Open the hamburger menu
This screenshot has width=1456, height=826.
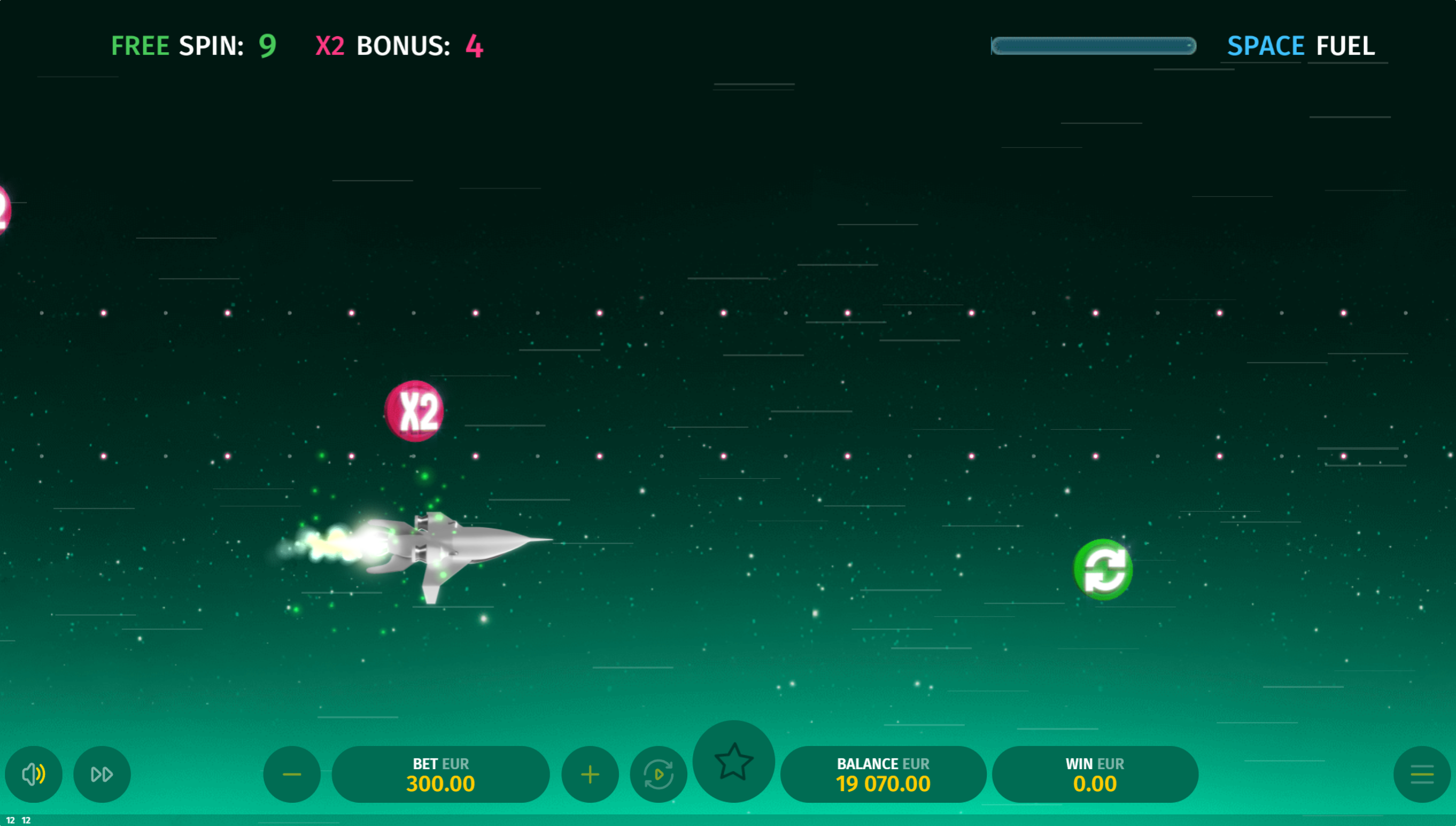[x=1422, y=774]
